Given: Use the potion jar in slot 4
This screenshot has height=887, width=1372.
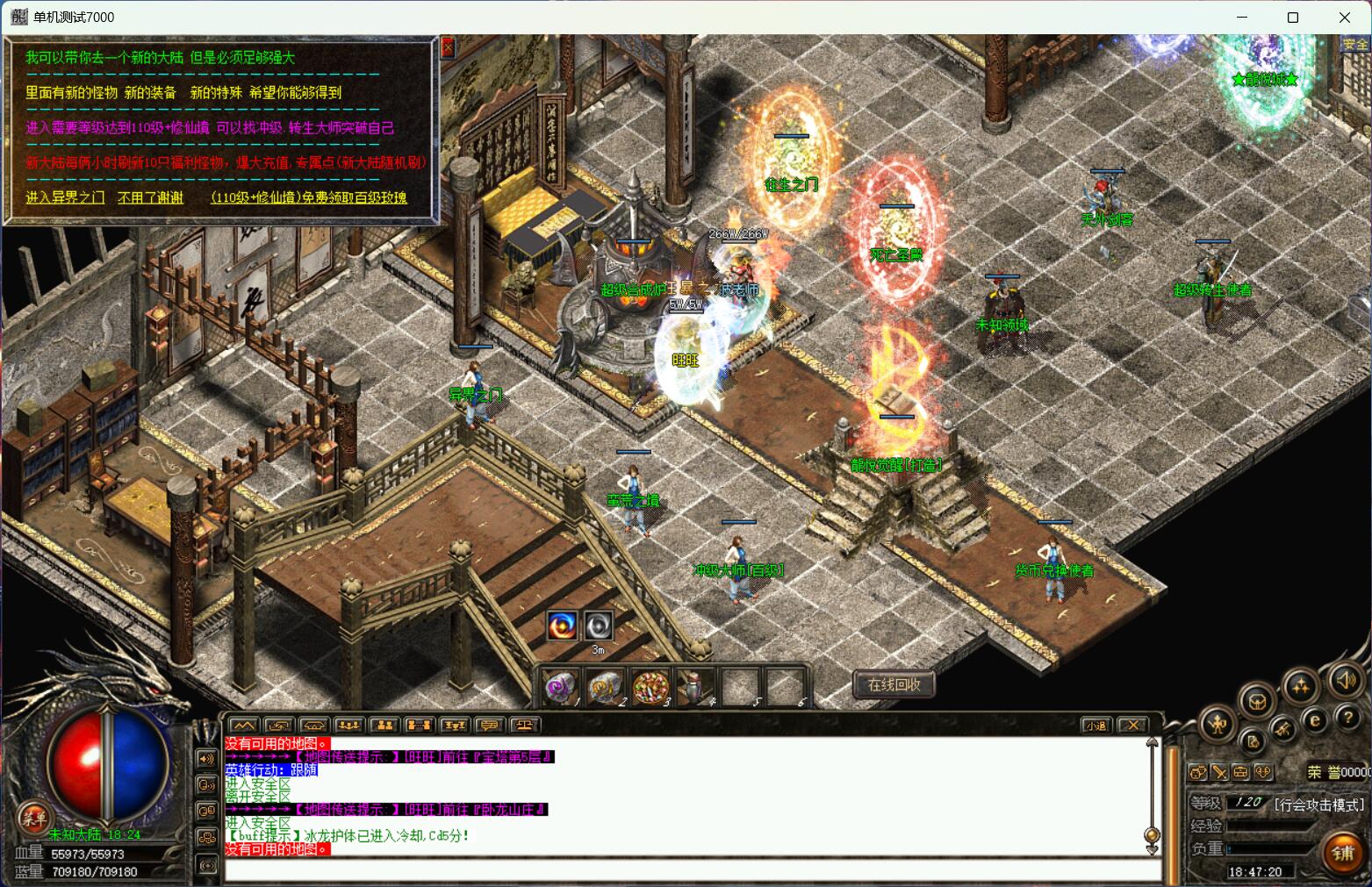Looking at the screenshot, I should pos(694,688).
